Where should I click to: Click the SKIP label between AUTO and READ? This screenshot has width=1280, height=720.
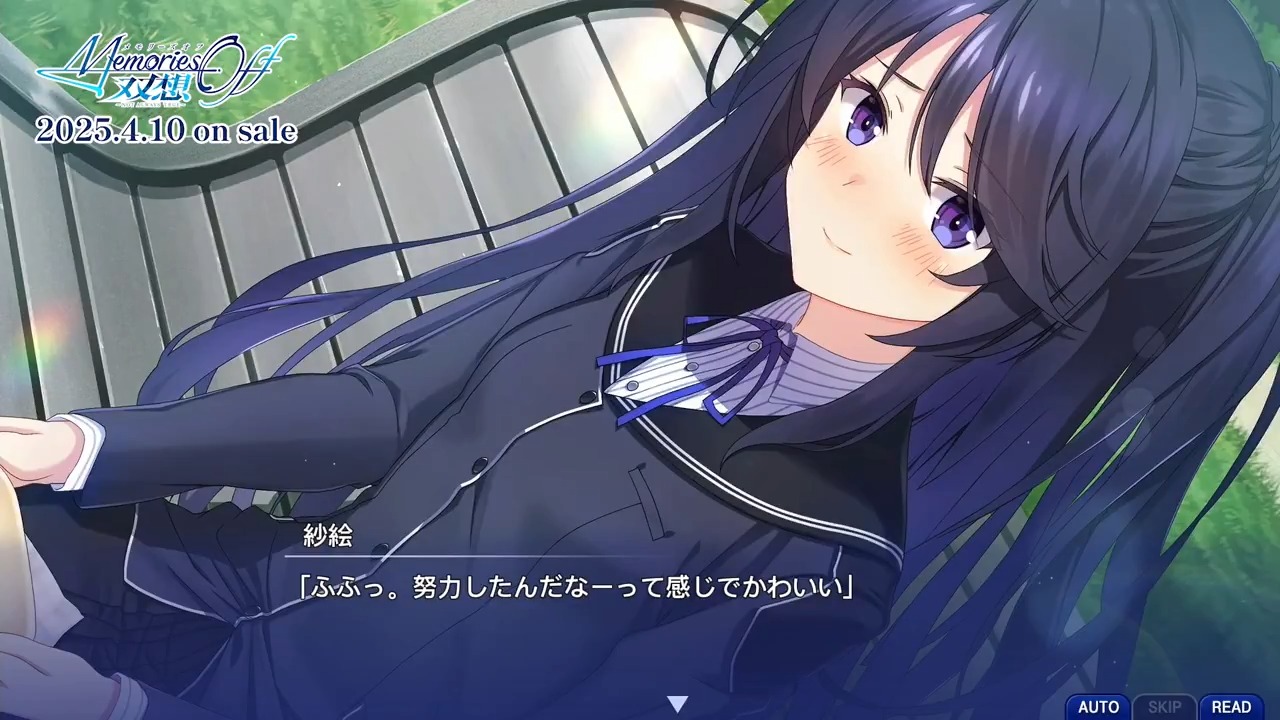(x=1166, y=706)
